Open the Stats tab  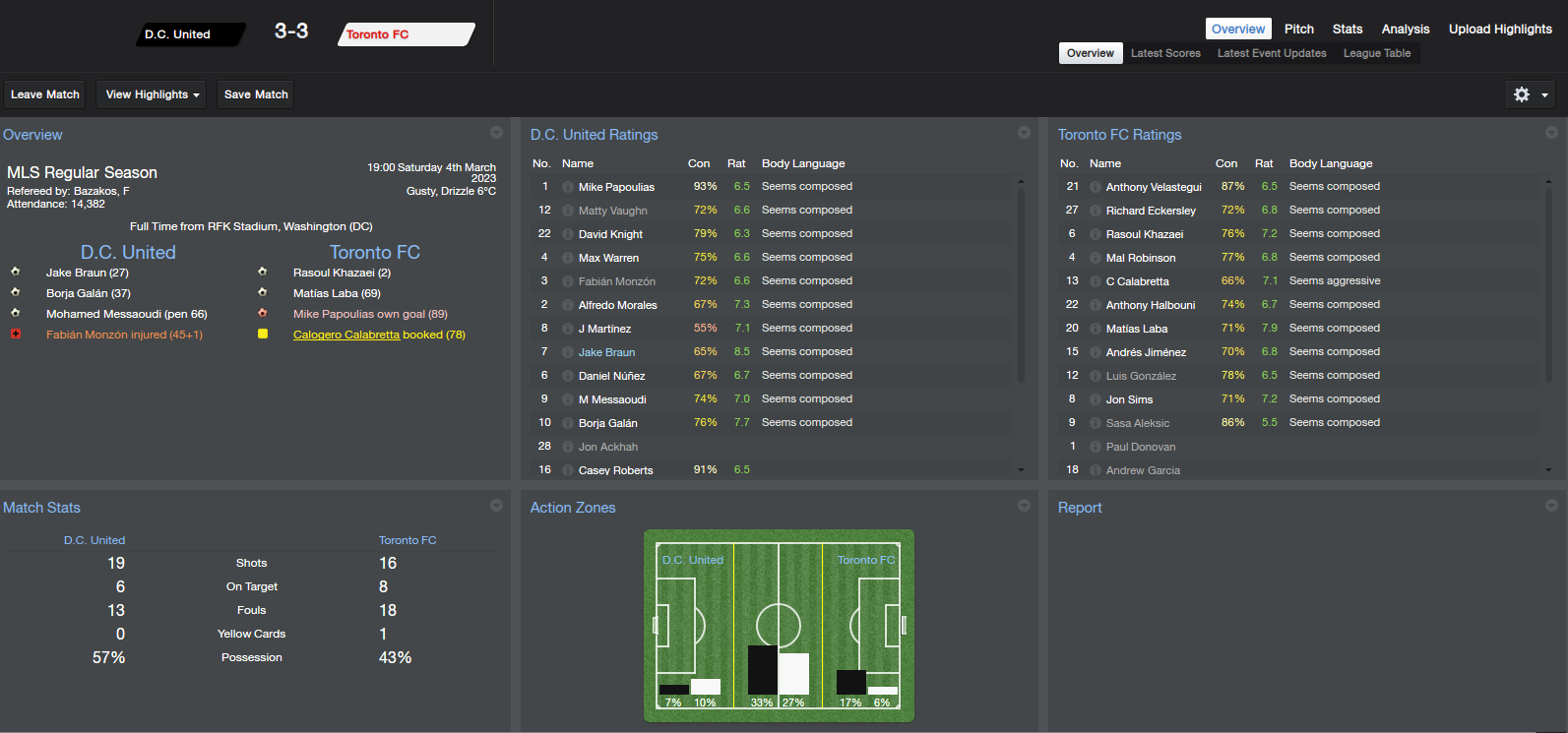tap(1348, 29)
